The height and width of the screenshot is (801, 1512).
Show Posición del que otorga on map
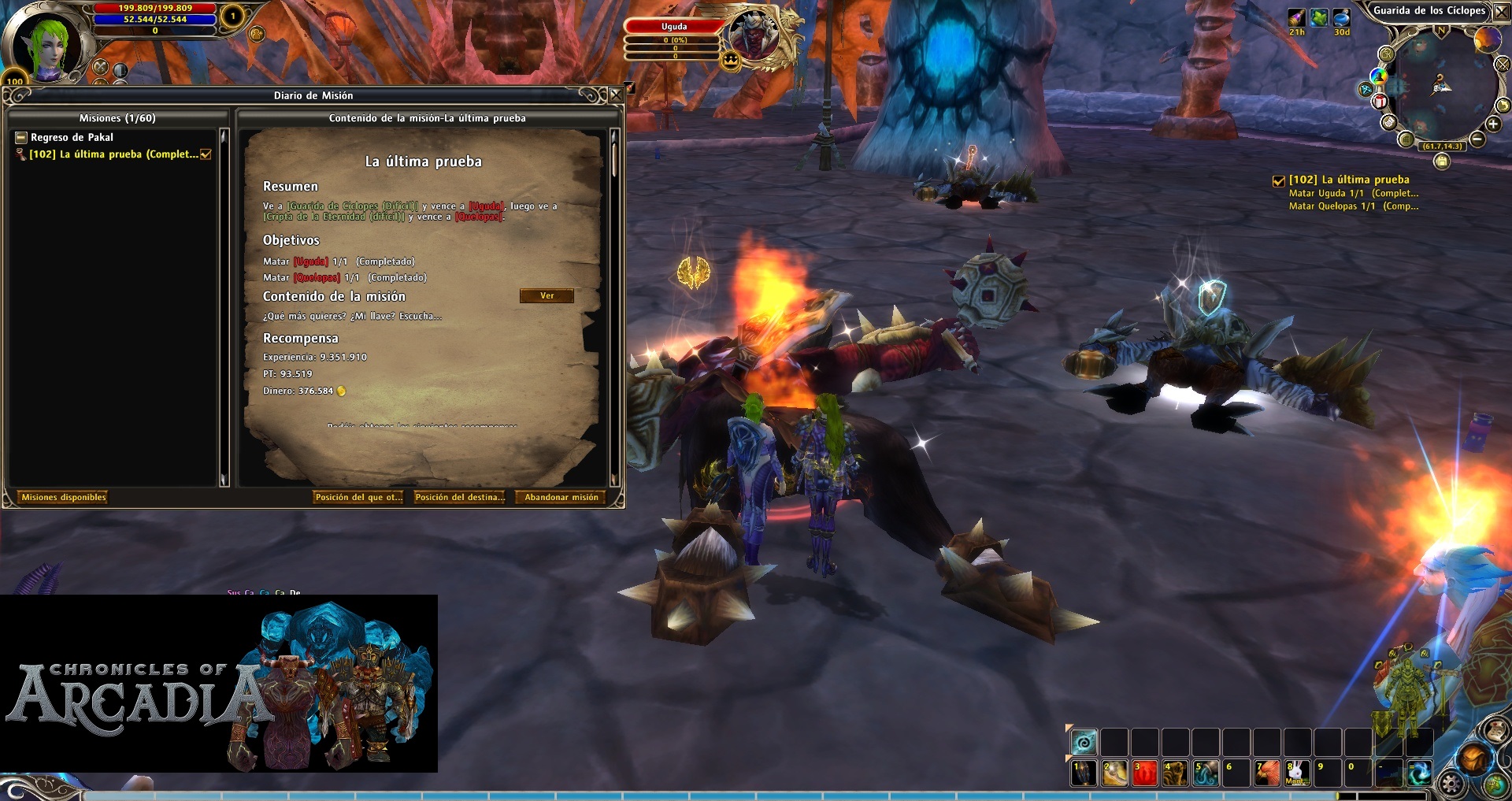(358, 497)
